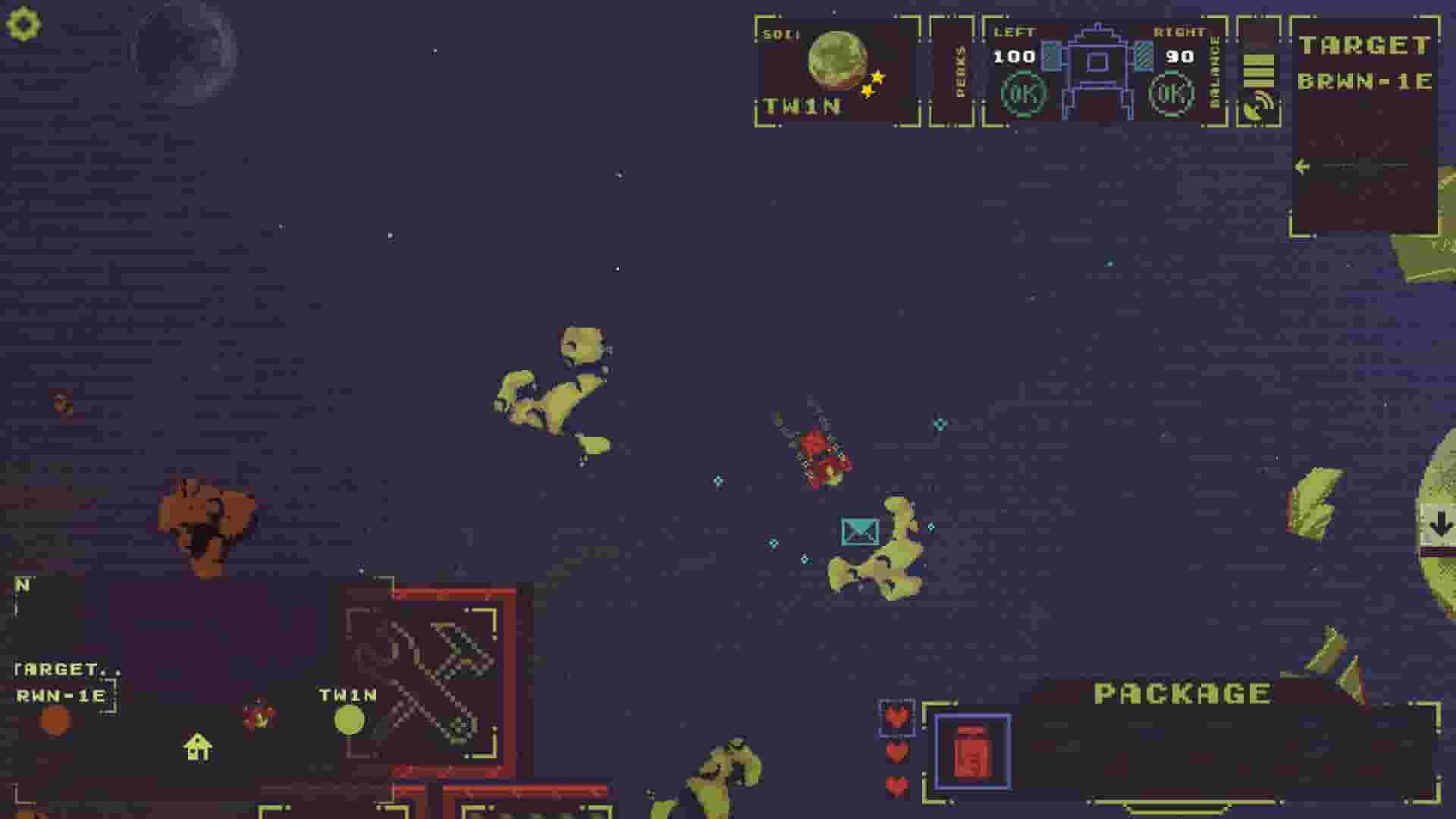Expand the signal strength bars indicator
This screenshot has width=1456, height=819.
(x=1259, y=68)
